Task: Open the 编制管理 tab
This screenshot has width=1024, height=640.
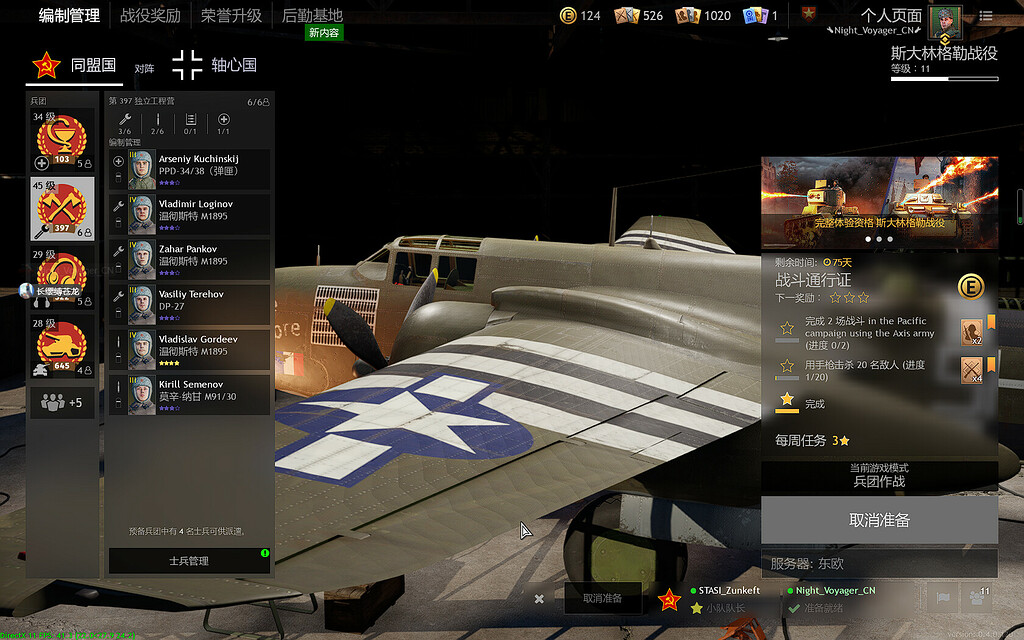Action: point(69,16)
